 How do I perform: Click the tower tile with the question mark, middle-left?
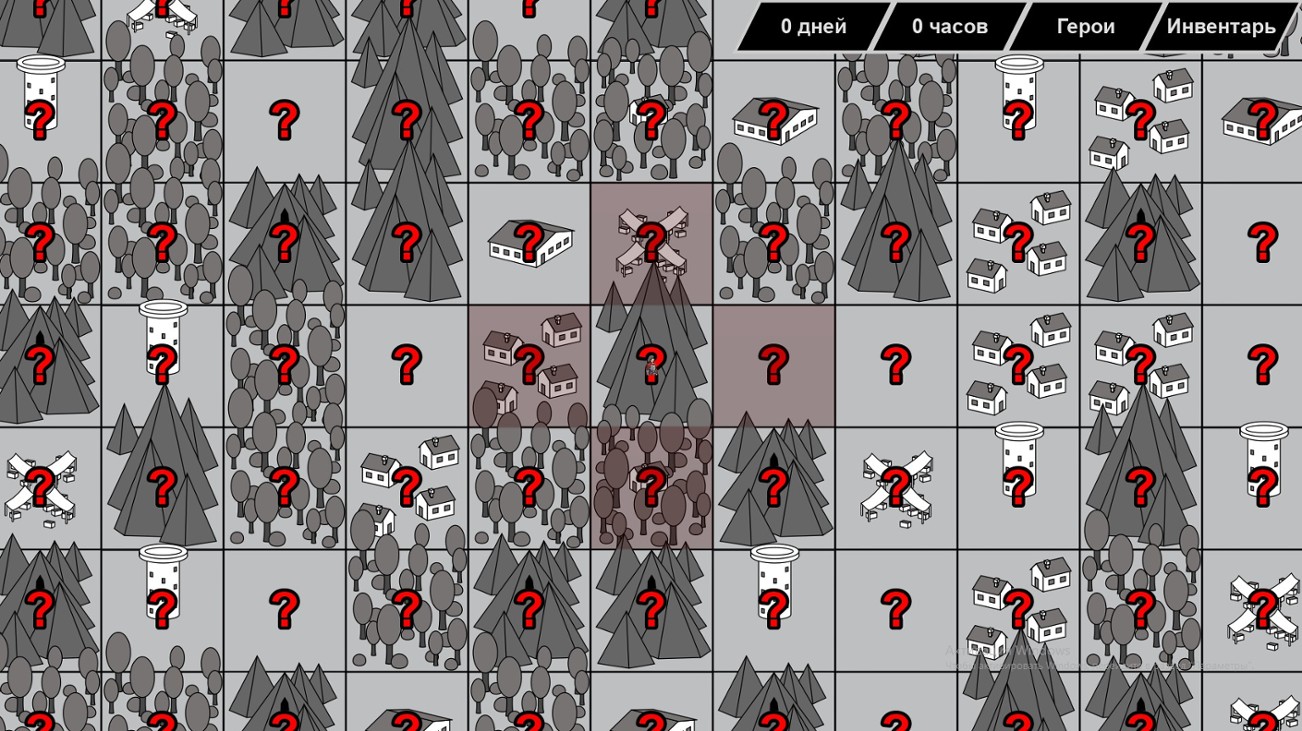pyautogui.click(x=163, y=360)
